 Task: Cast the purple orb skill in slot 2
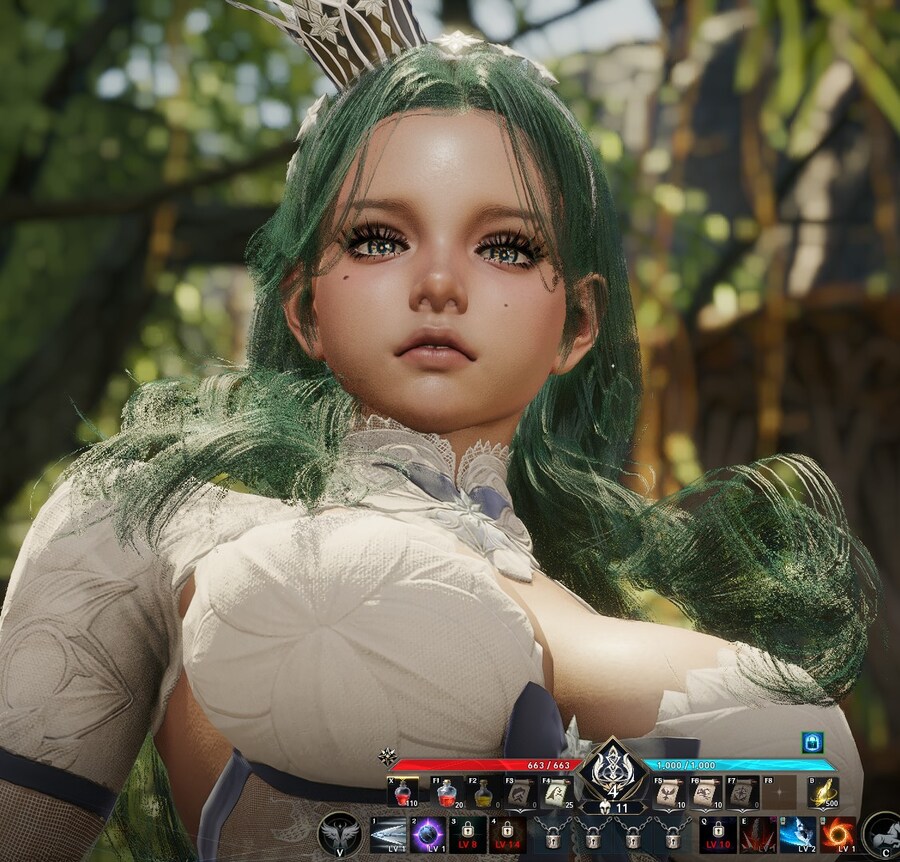pos(428,835)
